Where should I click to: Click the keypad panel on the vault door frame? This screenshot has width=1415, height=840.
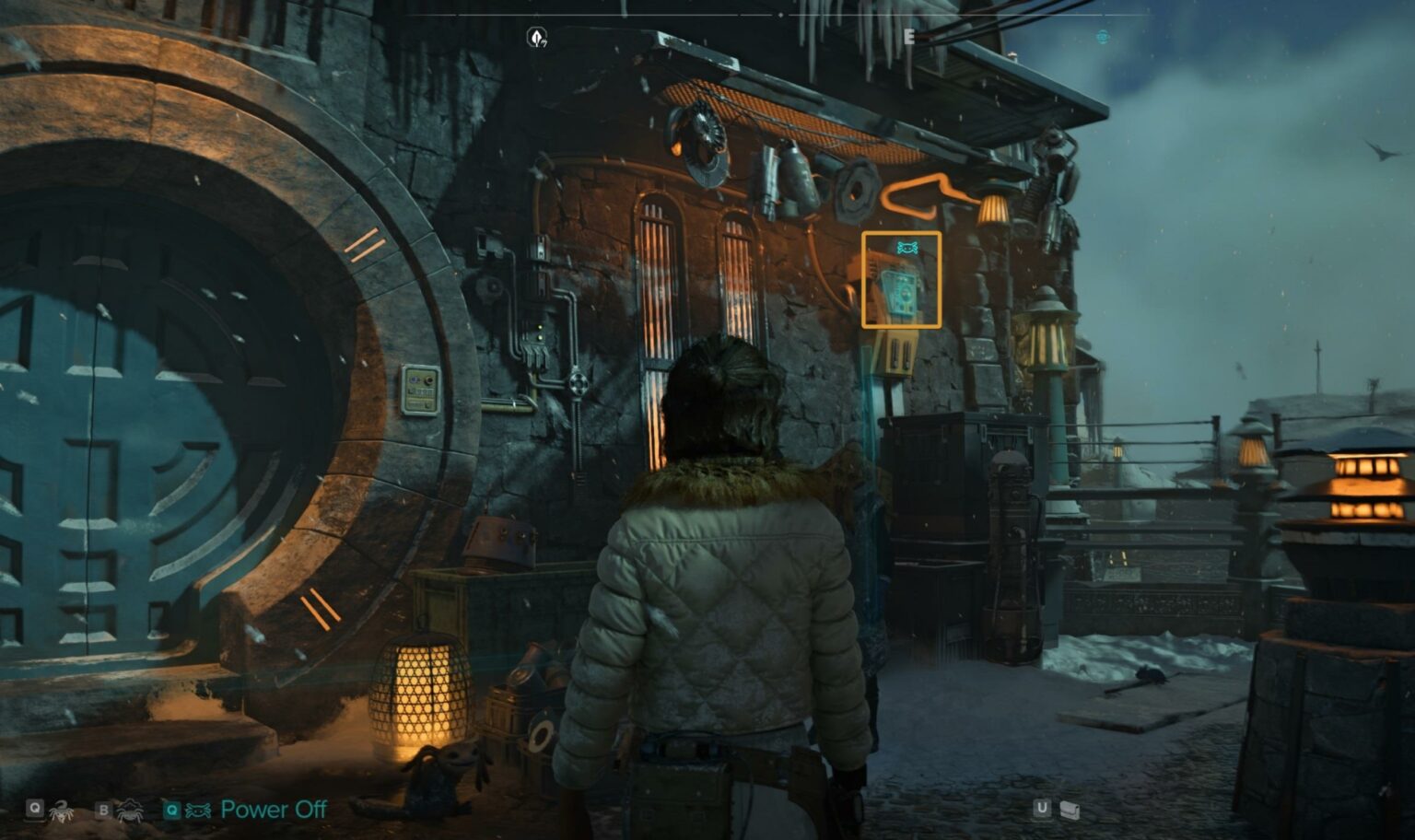[x=422, y=388]
